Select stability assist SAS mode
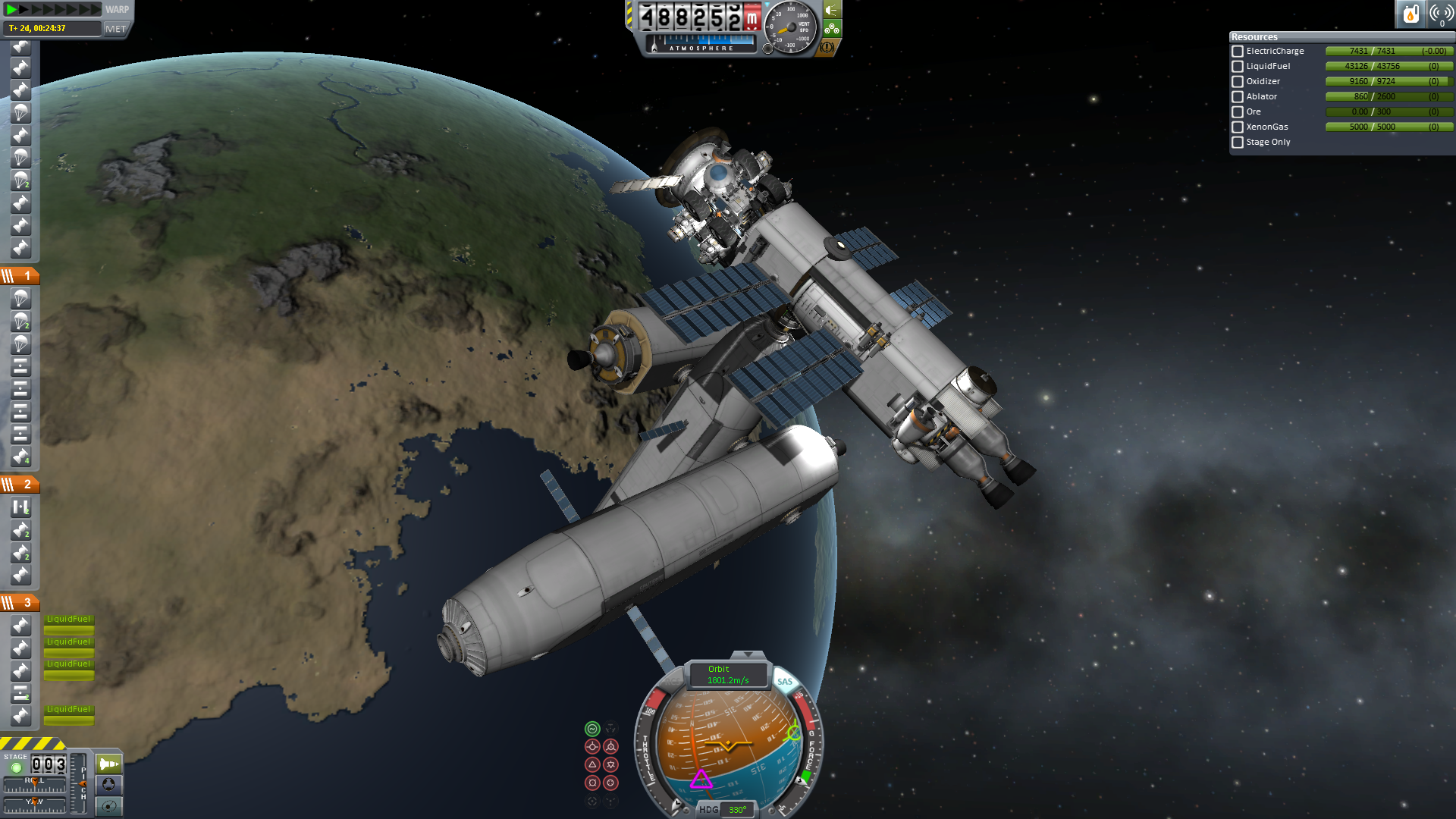The height and width of the screenshot is (819, 1456). pyautogui.click(x=592, y=729)
